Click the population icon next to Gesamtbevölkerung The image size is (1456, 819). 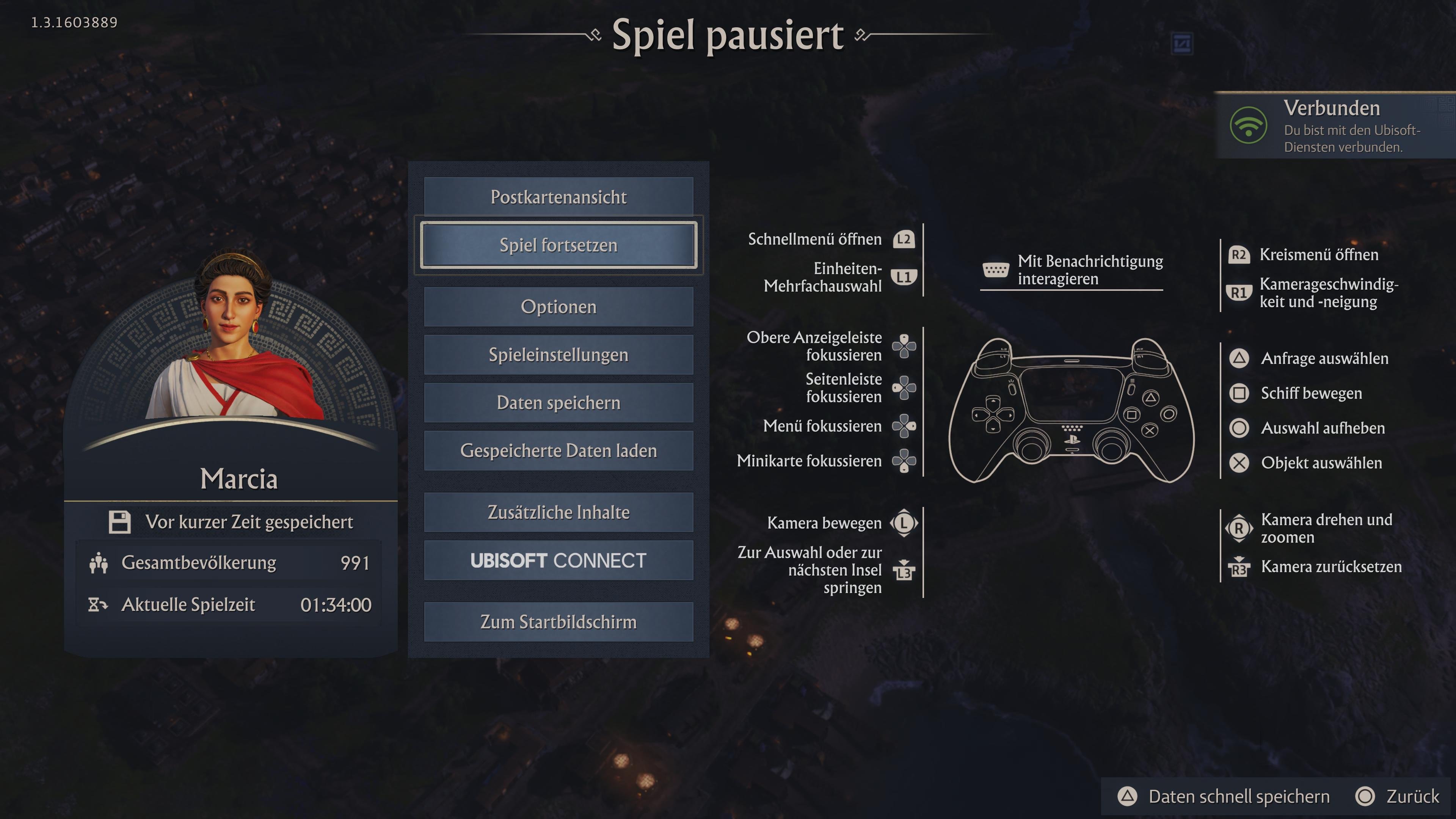point(99,562)
